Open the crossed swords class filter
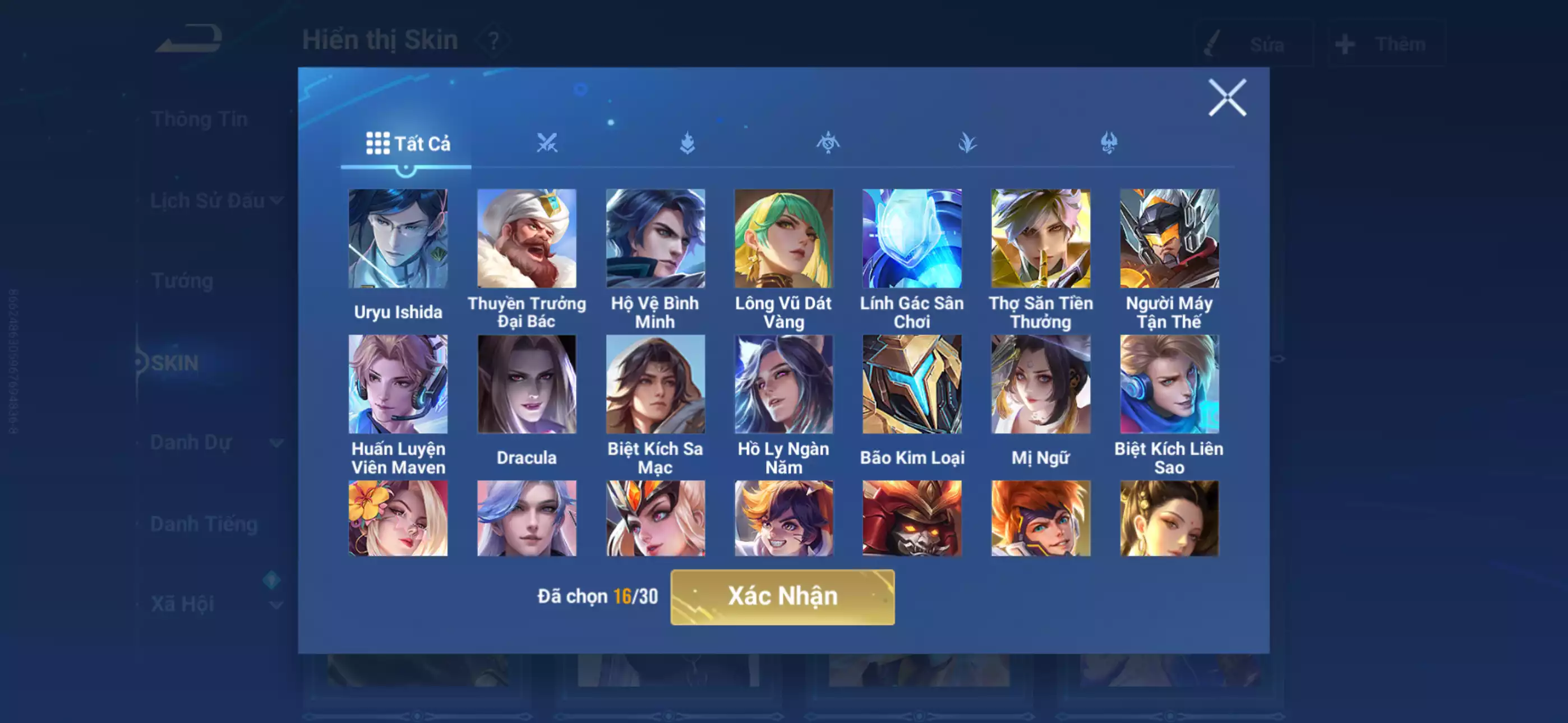This screenshot has height=723, width=1568. [x=548, y=142]
